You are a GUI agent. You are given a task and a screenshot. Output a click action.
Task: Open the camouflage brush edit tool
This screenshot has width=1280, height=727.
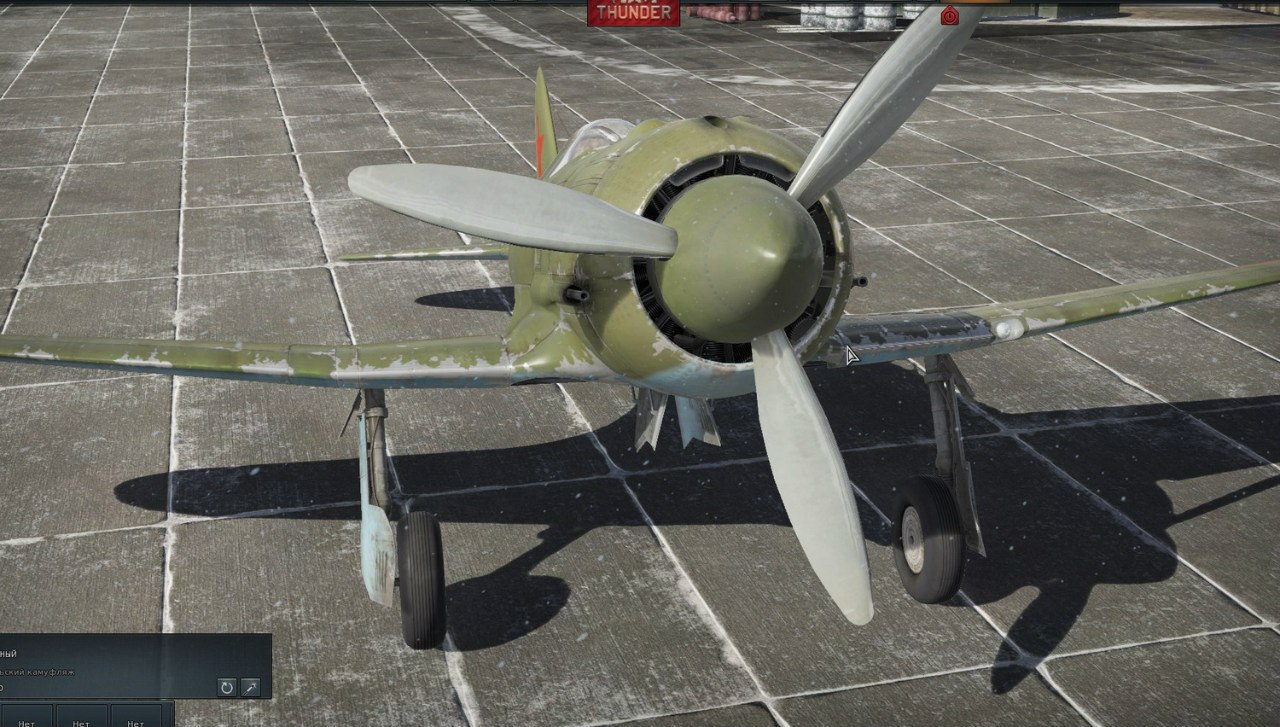point(251,687)
